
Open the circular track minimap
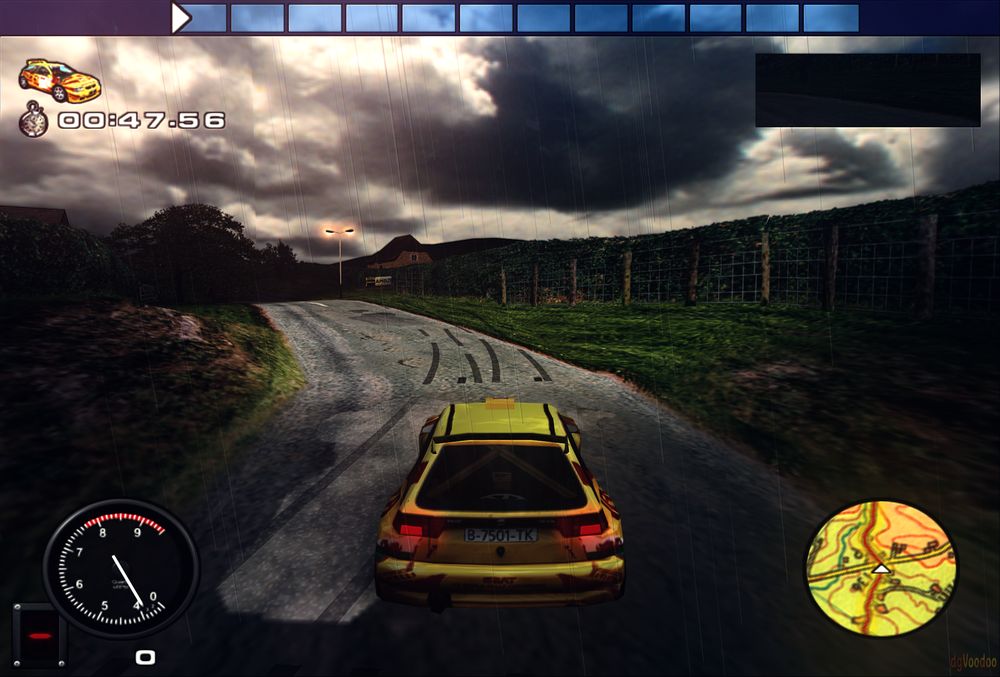880,569
